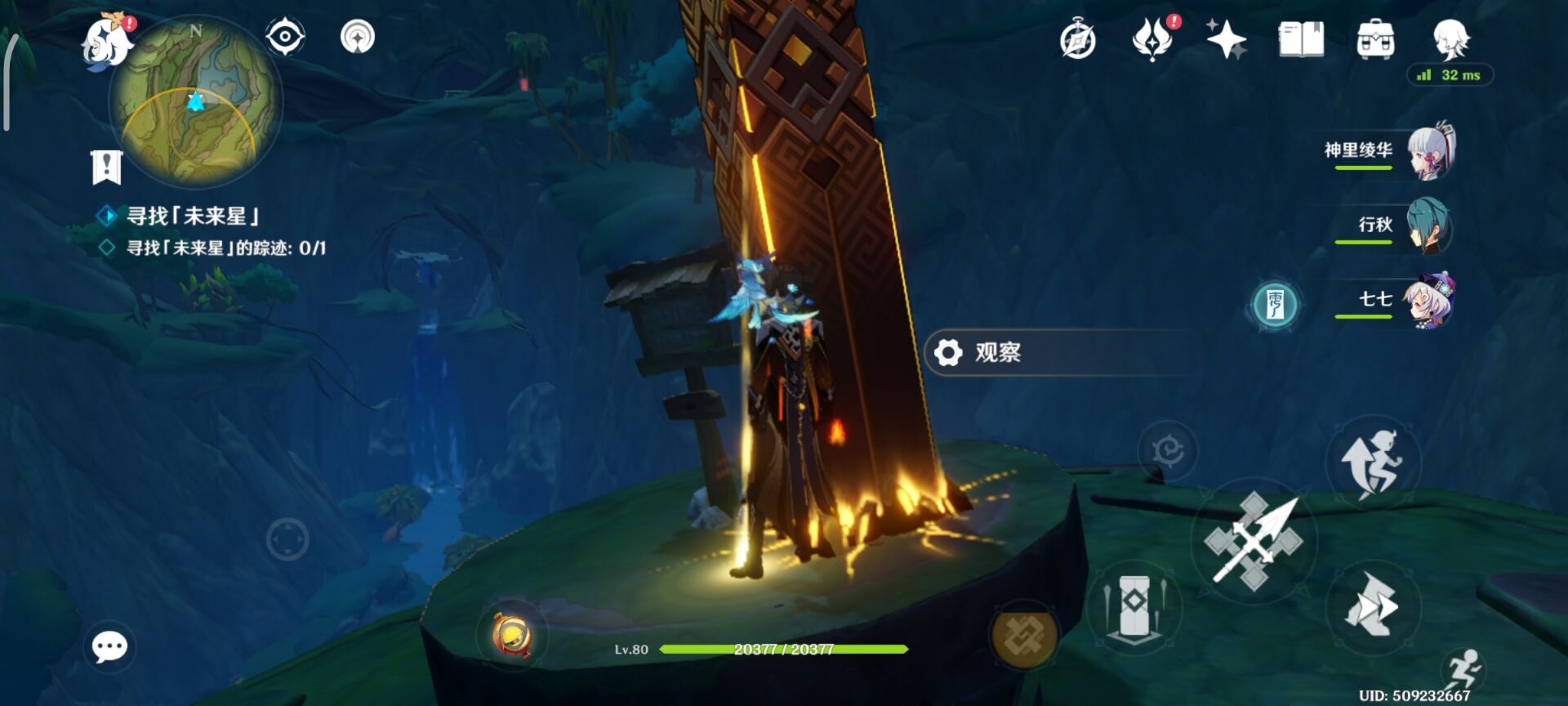
Task: Open the quest log exclamation icon
Action: click(106, 168)
